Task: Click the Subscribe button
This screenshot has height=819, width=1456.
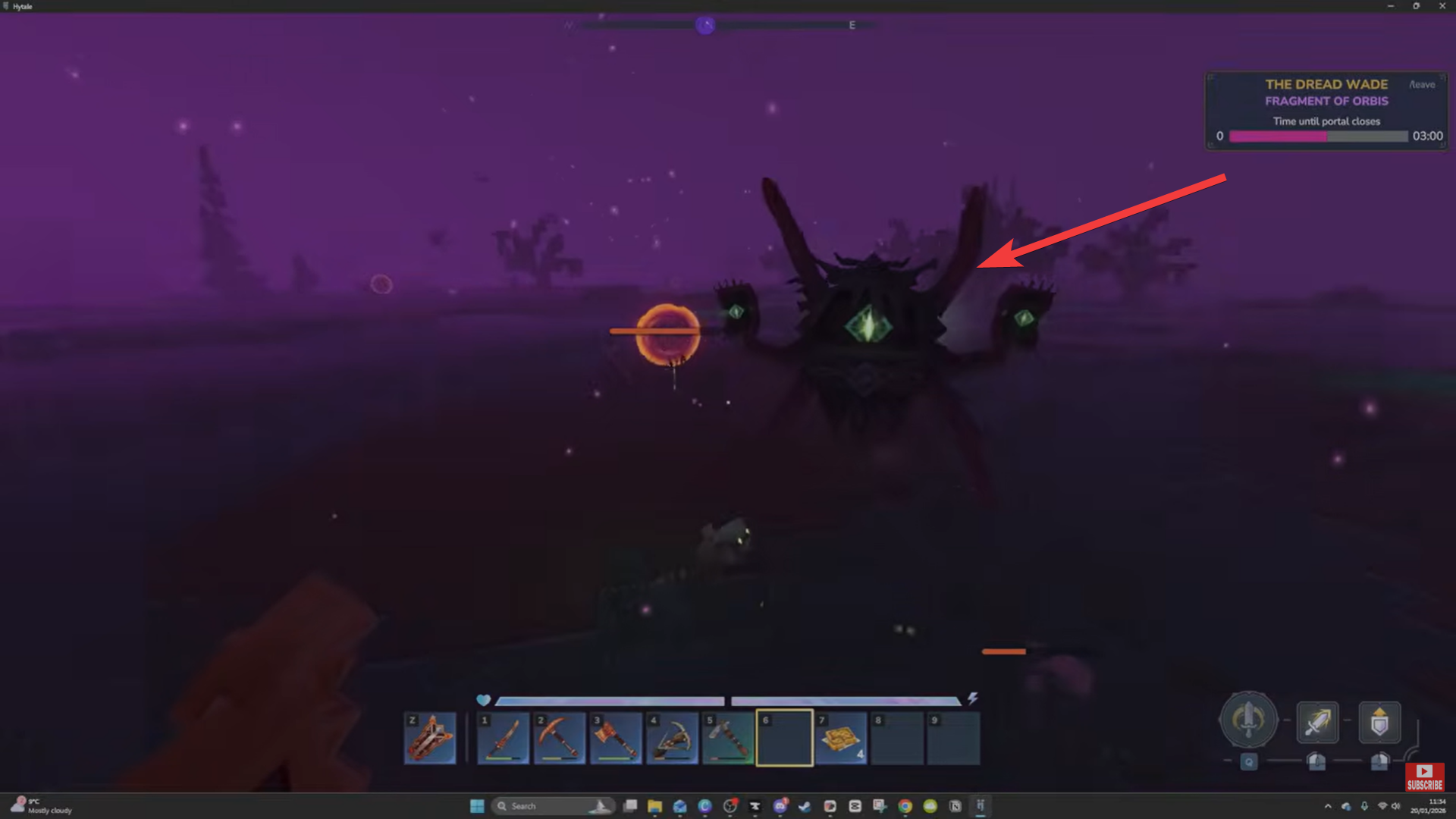Action: (1426, 777)
